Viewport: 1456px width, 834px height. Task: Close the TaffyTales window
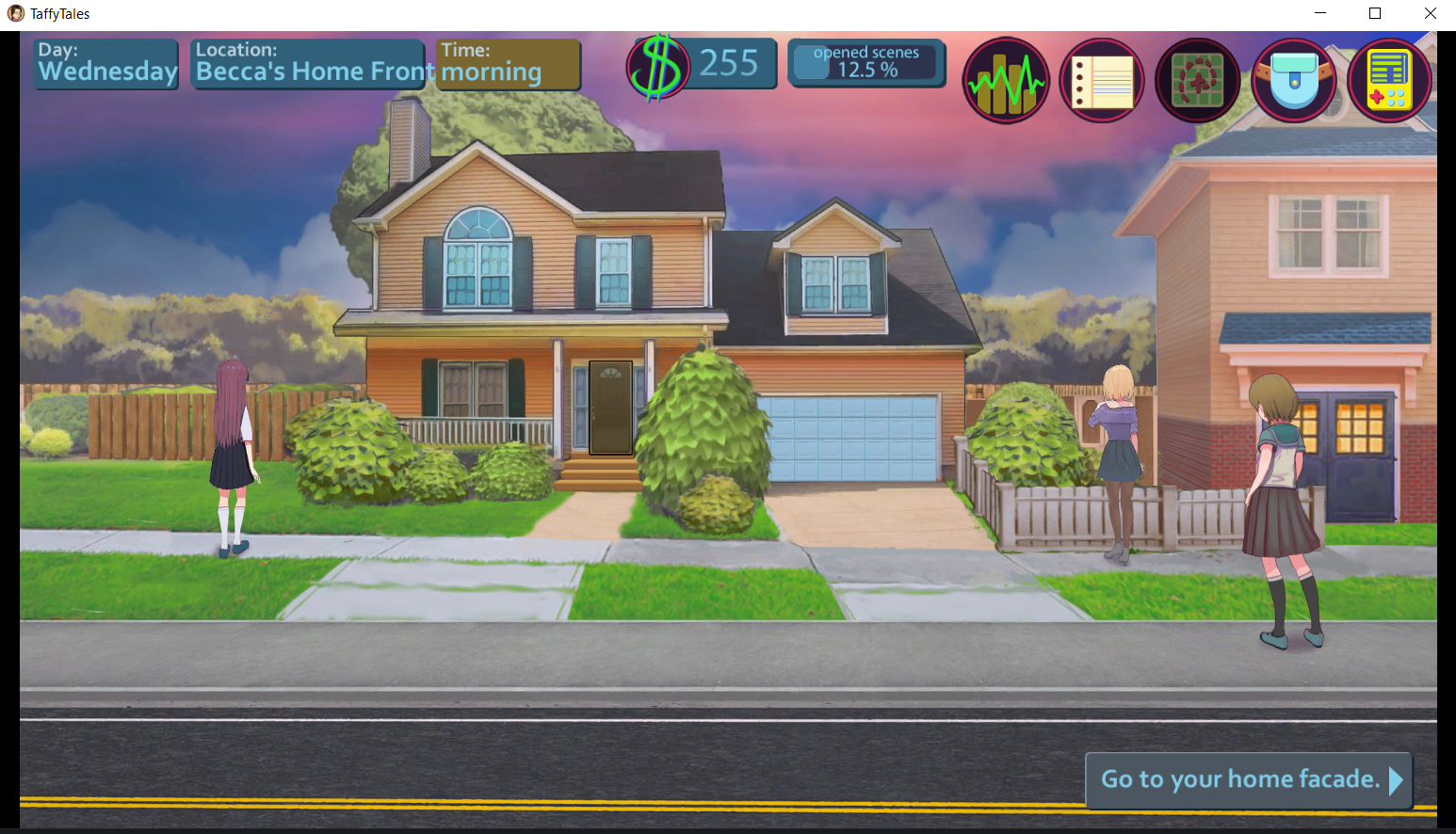click(1430, 13)
